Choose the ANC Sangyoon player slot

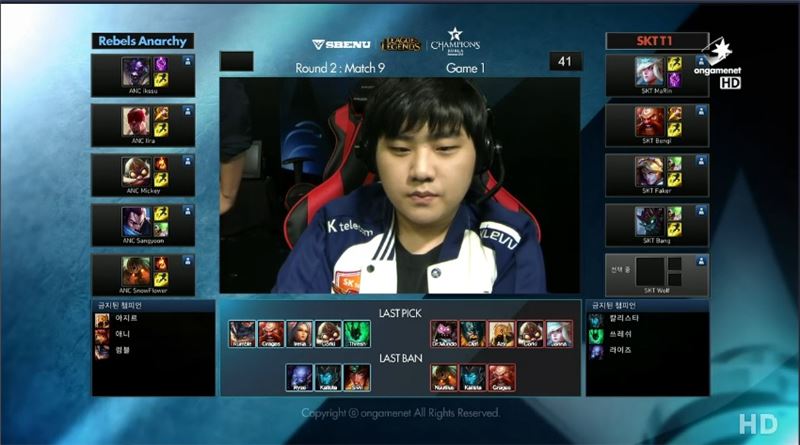tap(143, 226)
